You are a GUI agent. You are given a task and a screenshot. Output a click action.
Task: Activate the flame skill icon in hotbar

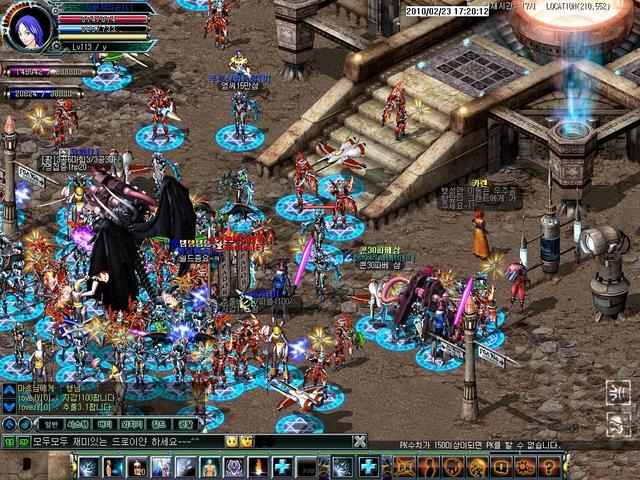258,467
